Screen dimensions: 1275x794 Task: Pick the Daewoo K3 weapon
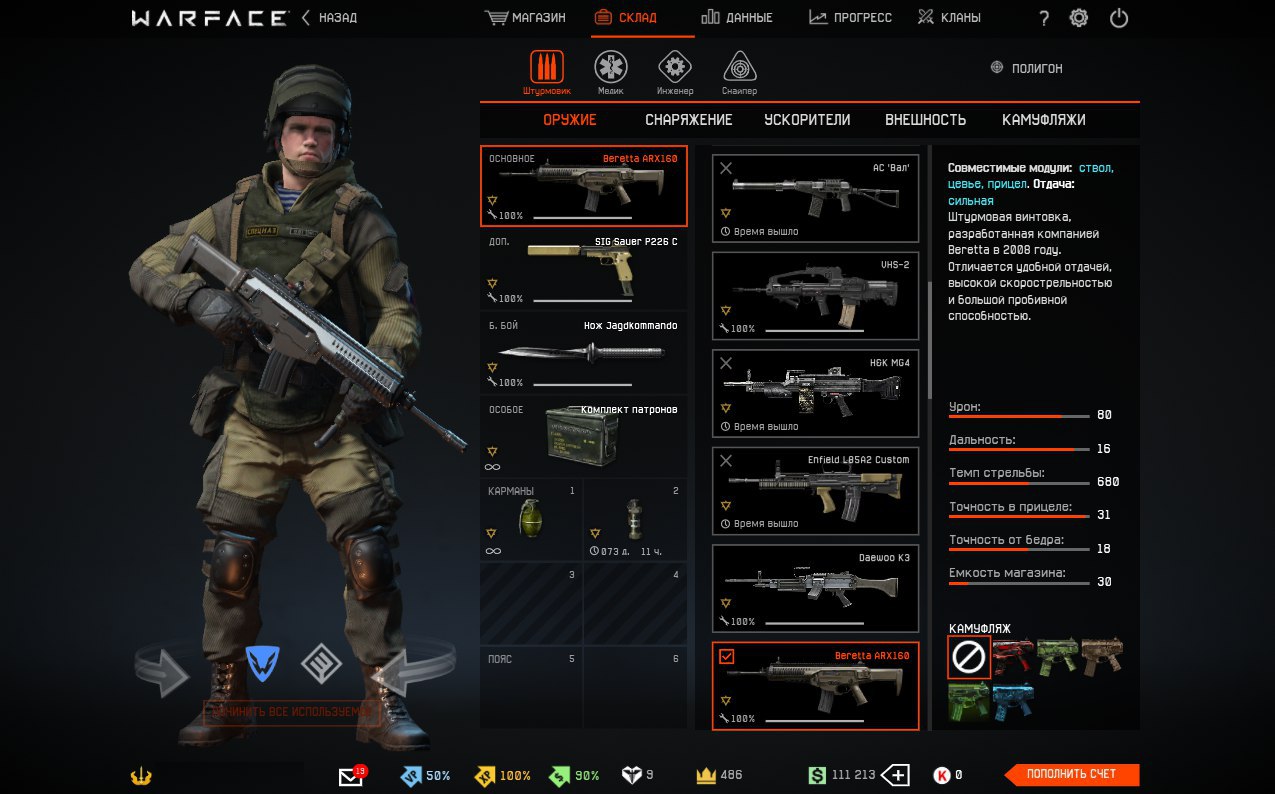815,588
